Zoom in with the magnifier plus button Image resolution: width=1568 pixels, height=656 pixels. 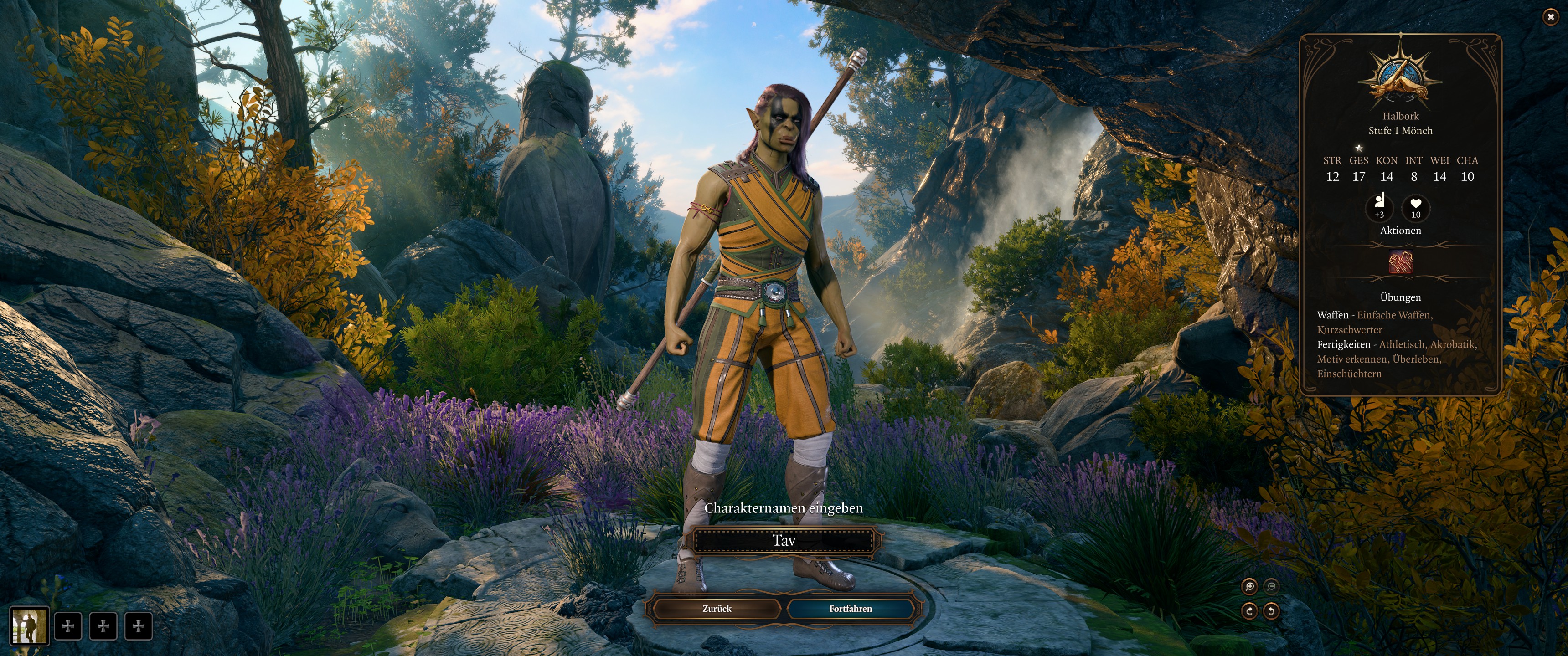1250,587
